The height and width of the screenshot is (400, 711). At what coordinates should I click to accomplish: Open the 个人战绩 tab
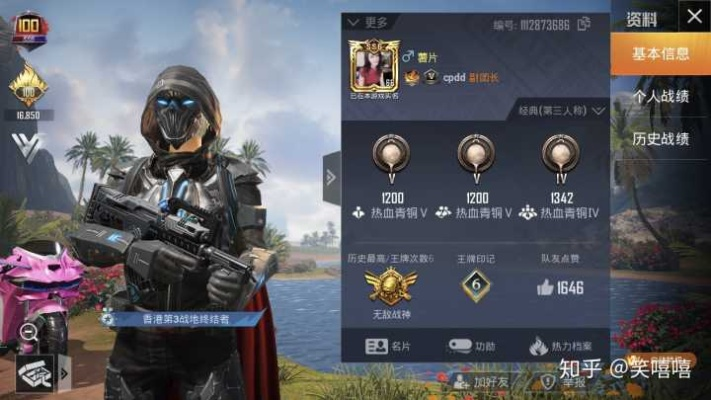[x=661, y=97]
